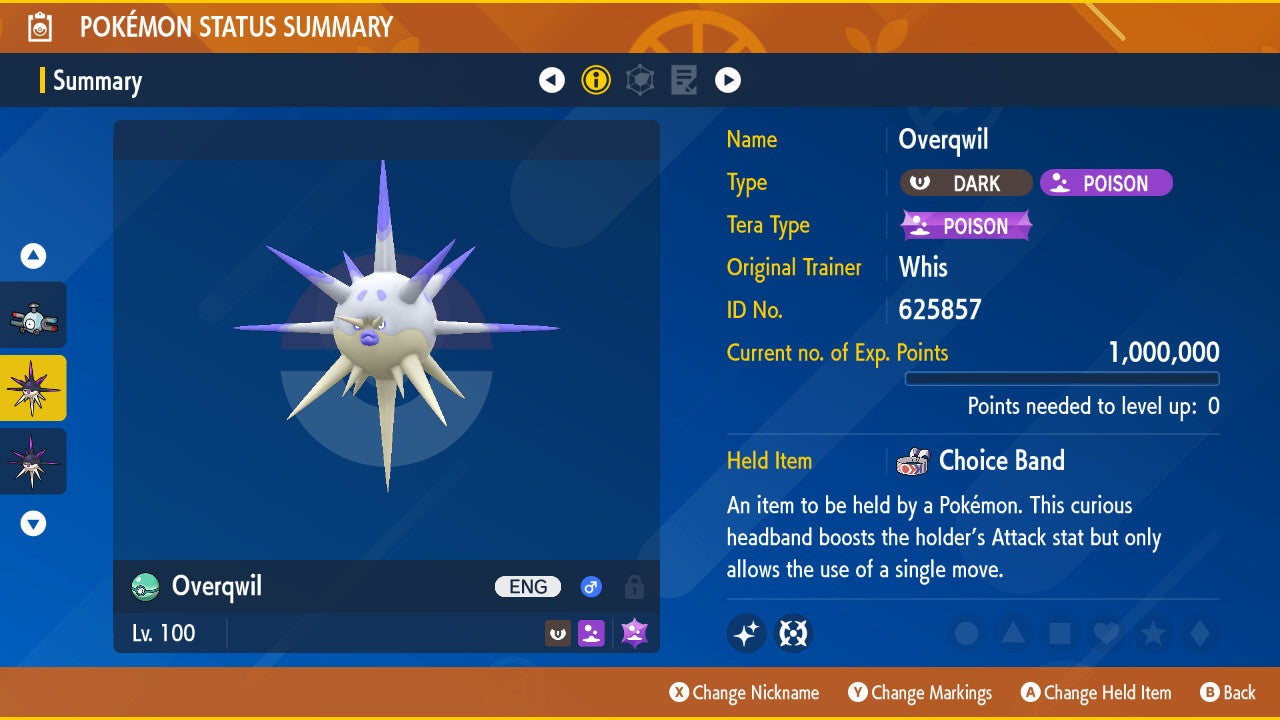This screenshot has width=1280, height=720.
Task: Go to the next summary page arrow
Action: (728, 80)
